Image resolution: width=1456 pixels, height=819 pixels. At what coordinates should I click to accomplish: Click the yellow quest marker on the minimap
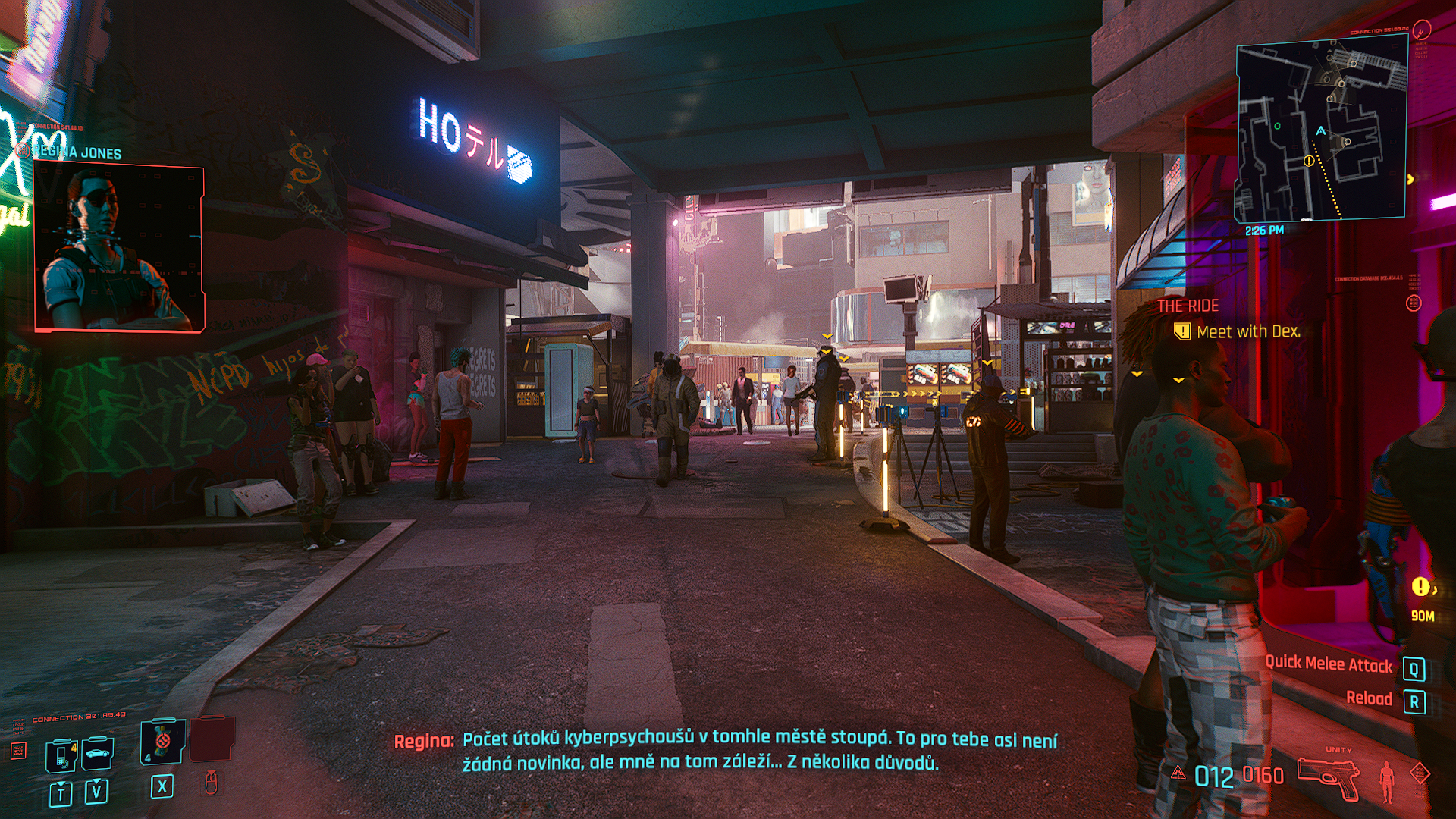1308,161
